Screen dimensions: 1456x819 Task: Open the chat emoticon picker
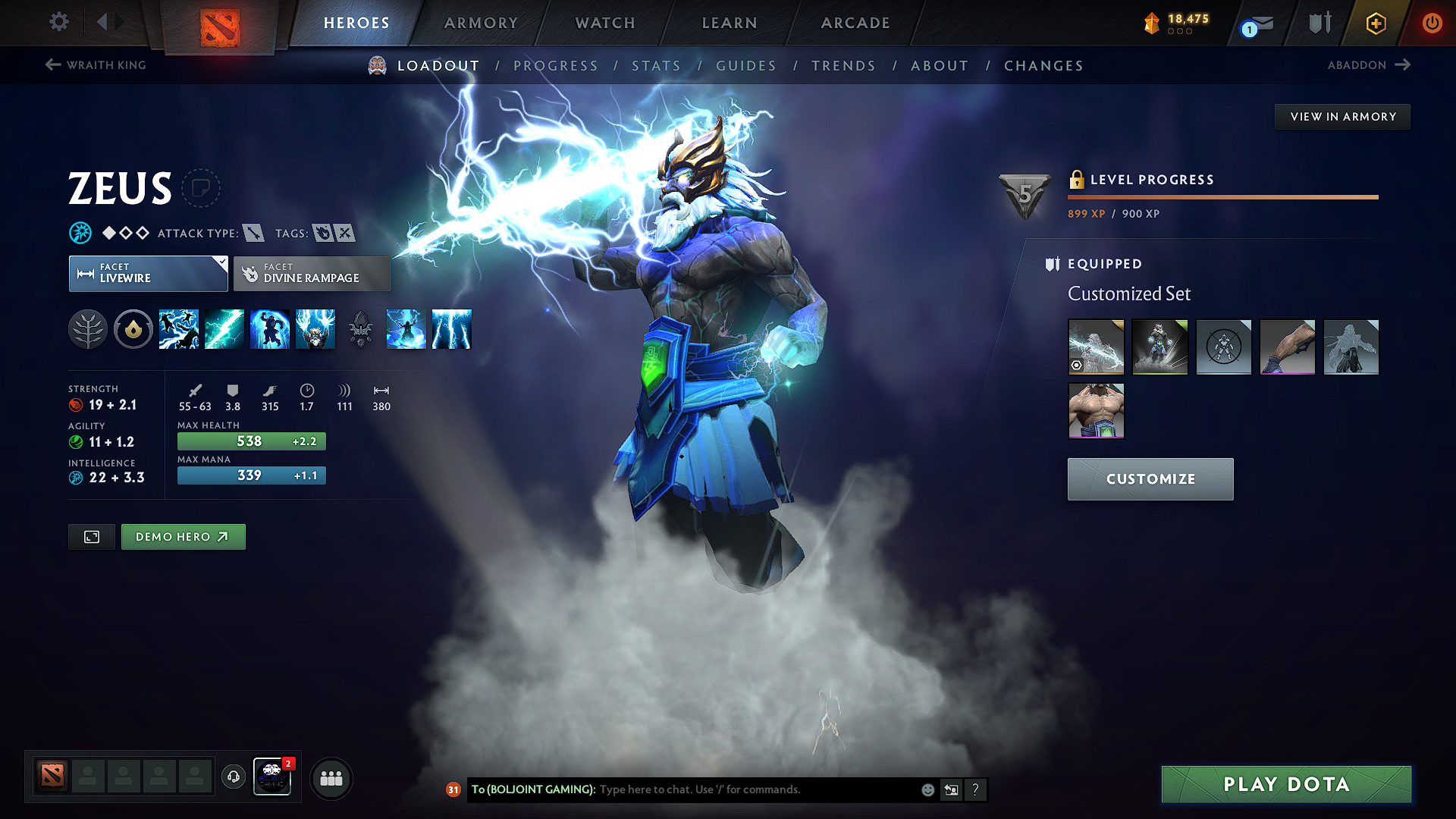click(x=927, y=789)
